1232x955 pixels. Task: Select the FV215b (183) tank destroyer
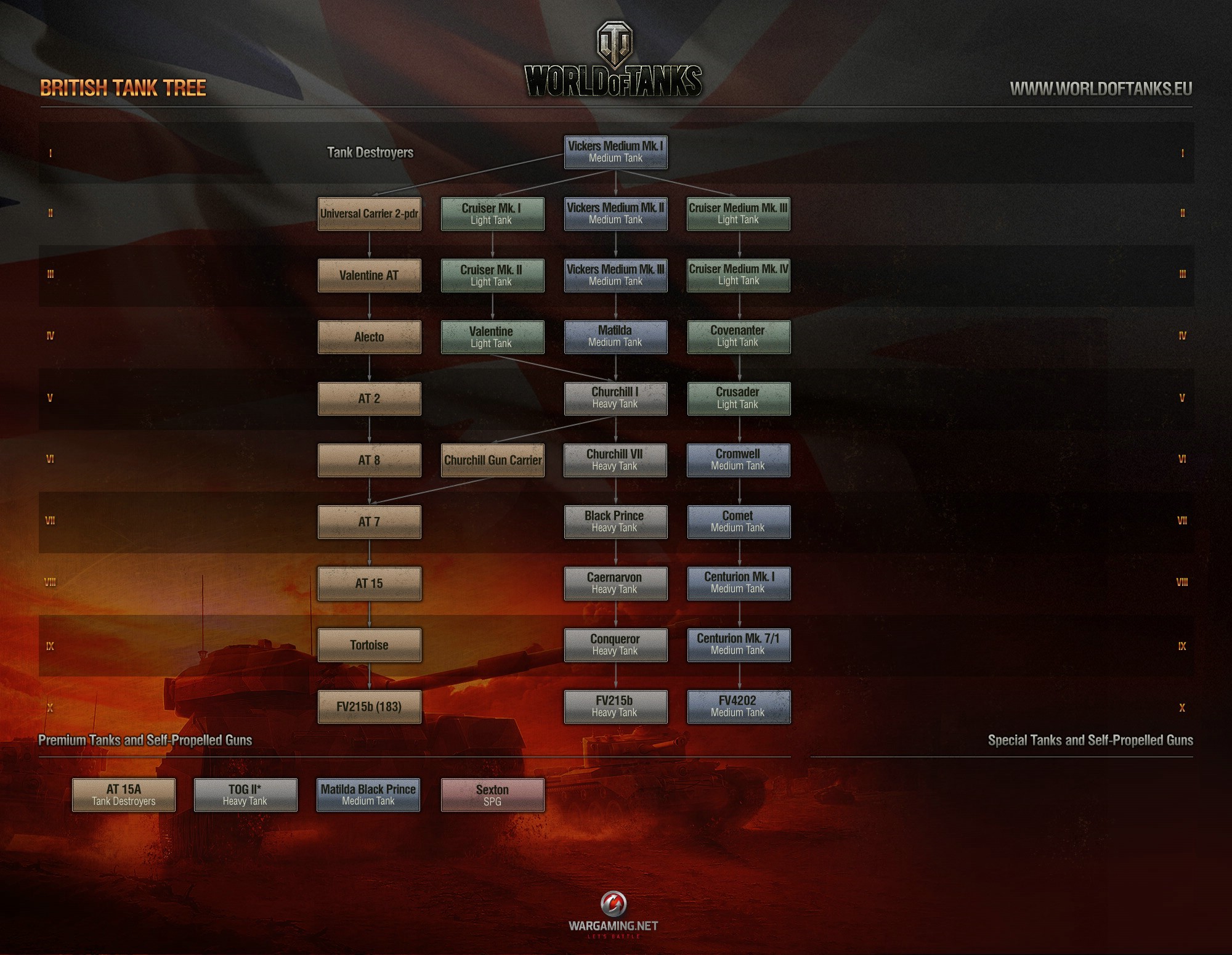coord(369,707)
